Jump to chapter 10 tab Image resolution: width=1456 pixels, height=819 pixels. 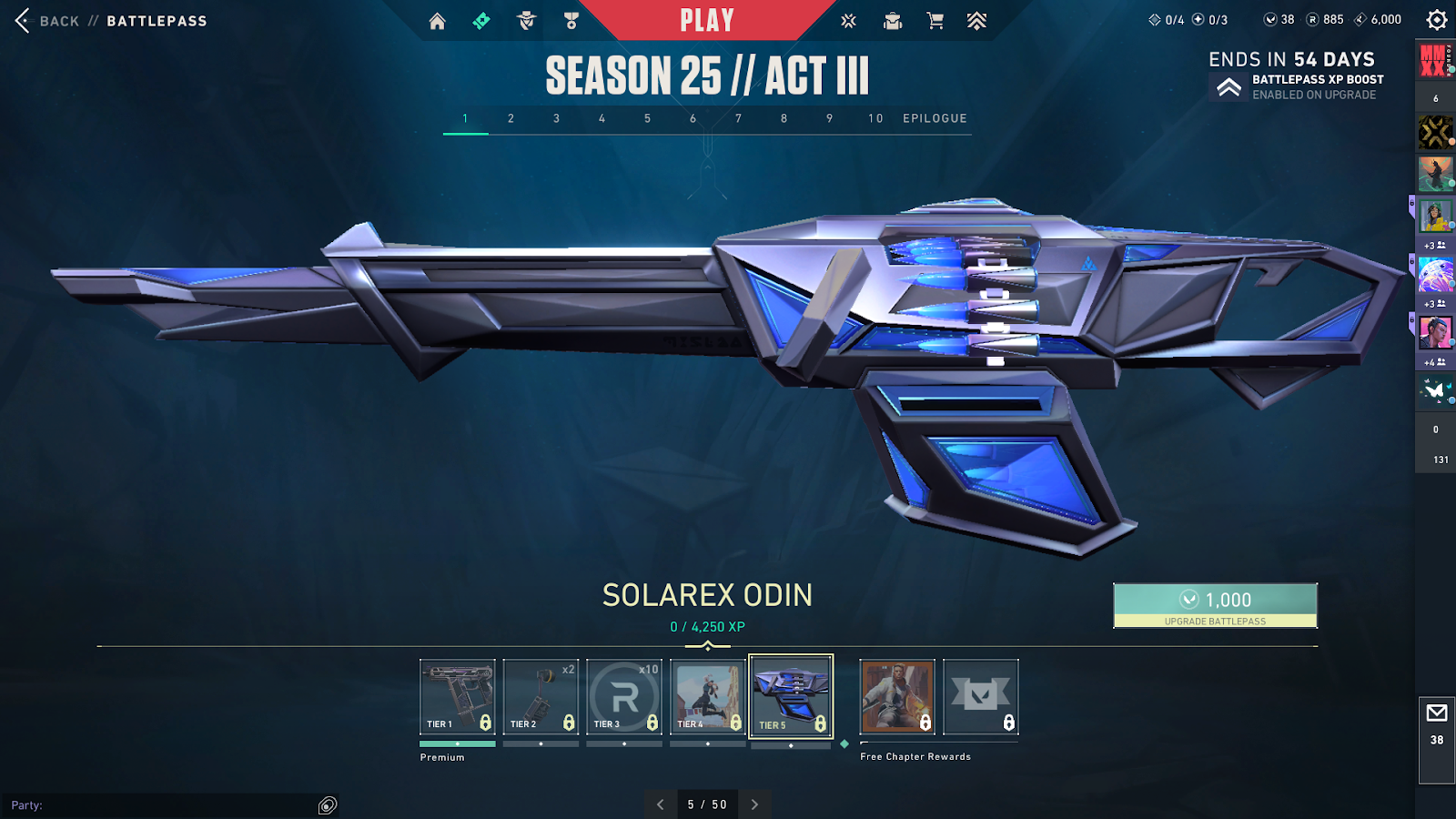[x=875, y=118]
